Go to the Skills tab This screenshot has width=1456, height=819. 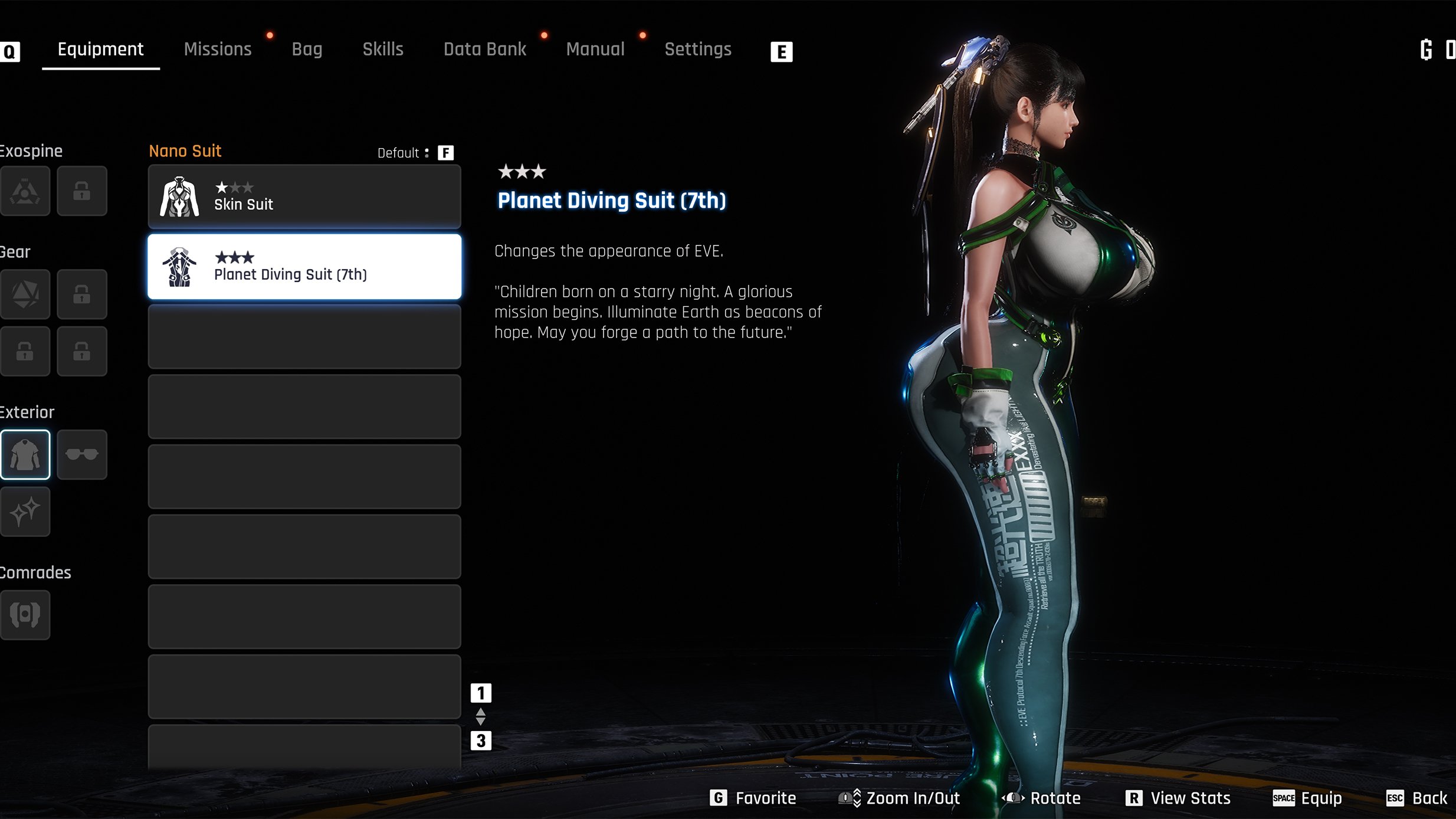383,50
